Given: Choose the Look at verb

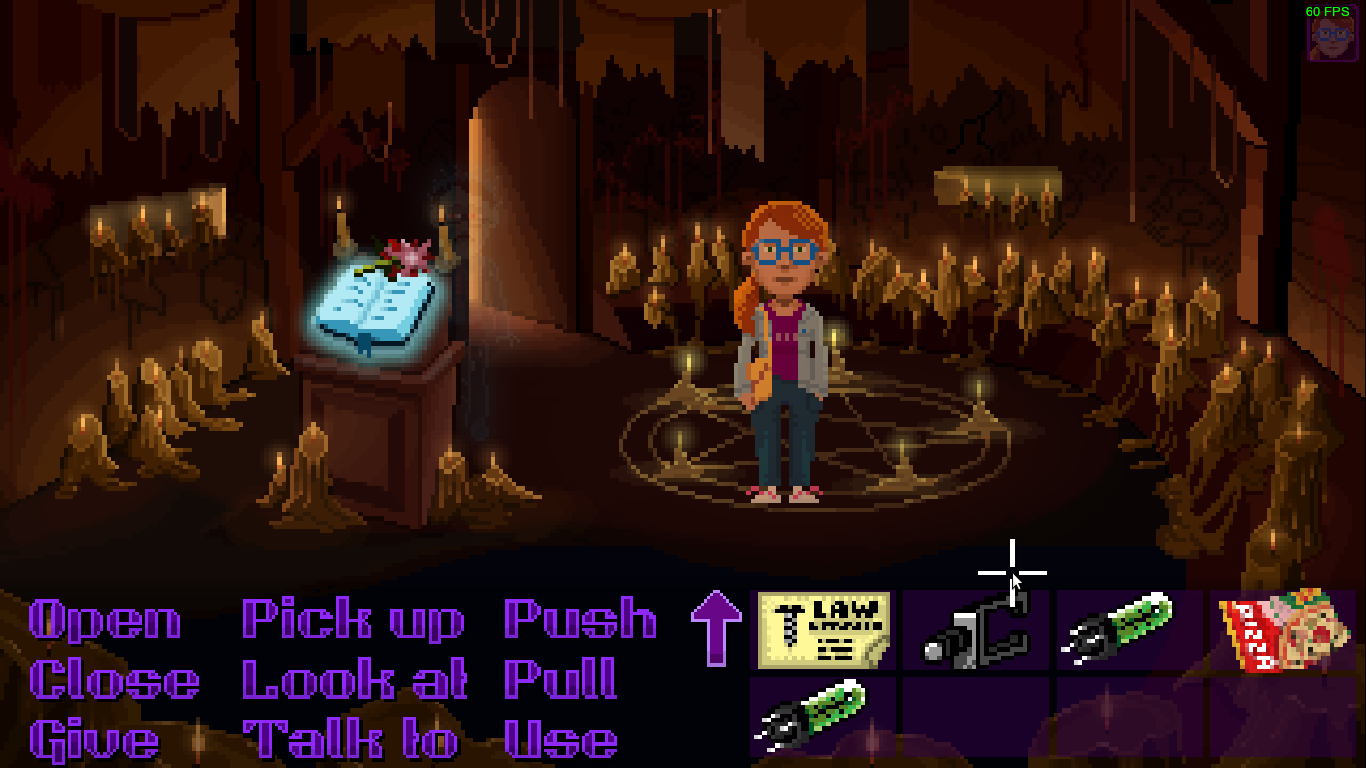Looking at the screenshot, I should coord(355,681).
